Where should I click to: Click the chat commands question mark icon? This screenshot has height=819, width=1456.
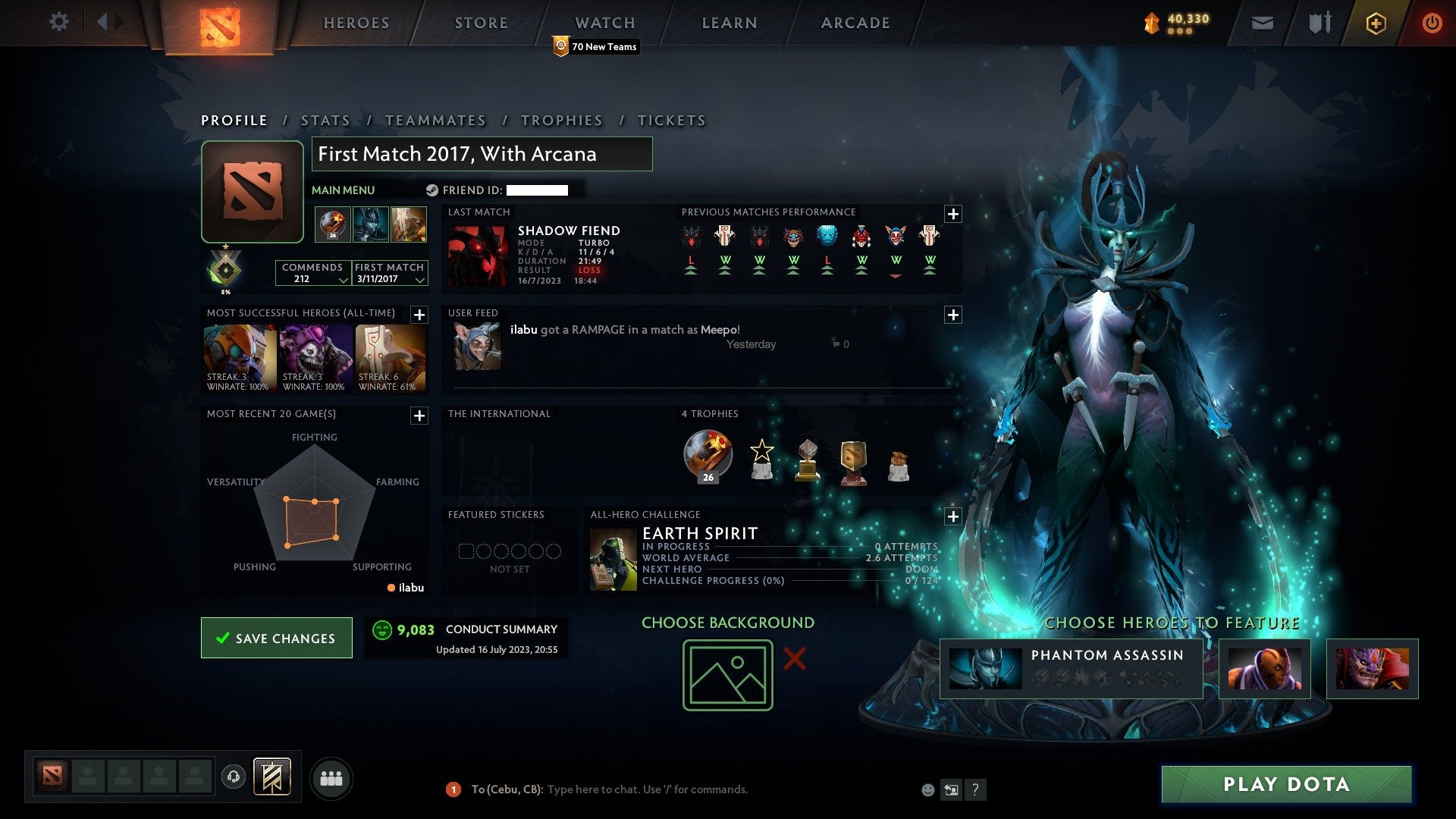pos(975,789)
